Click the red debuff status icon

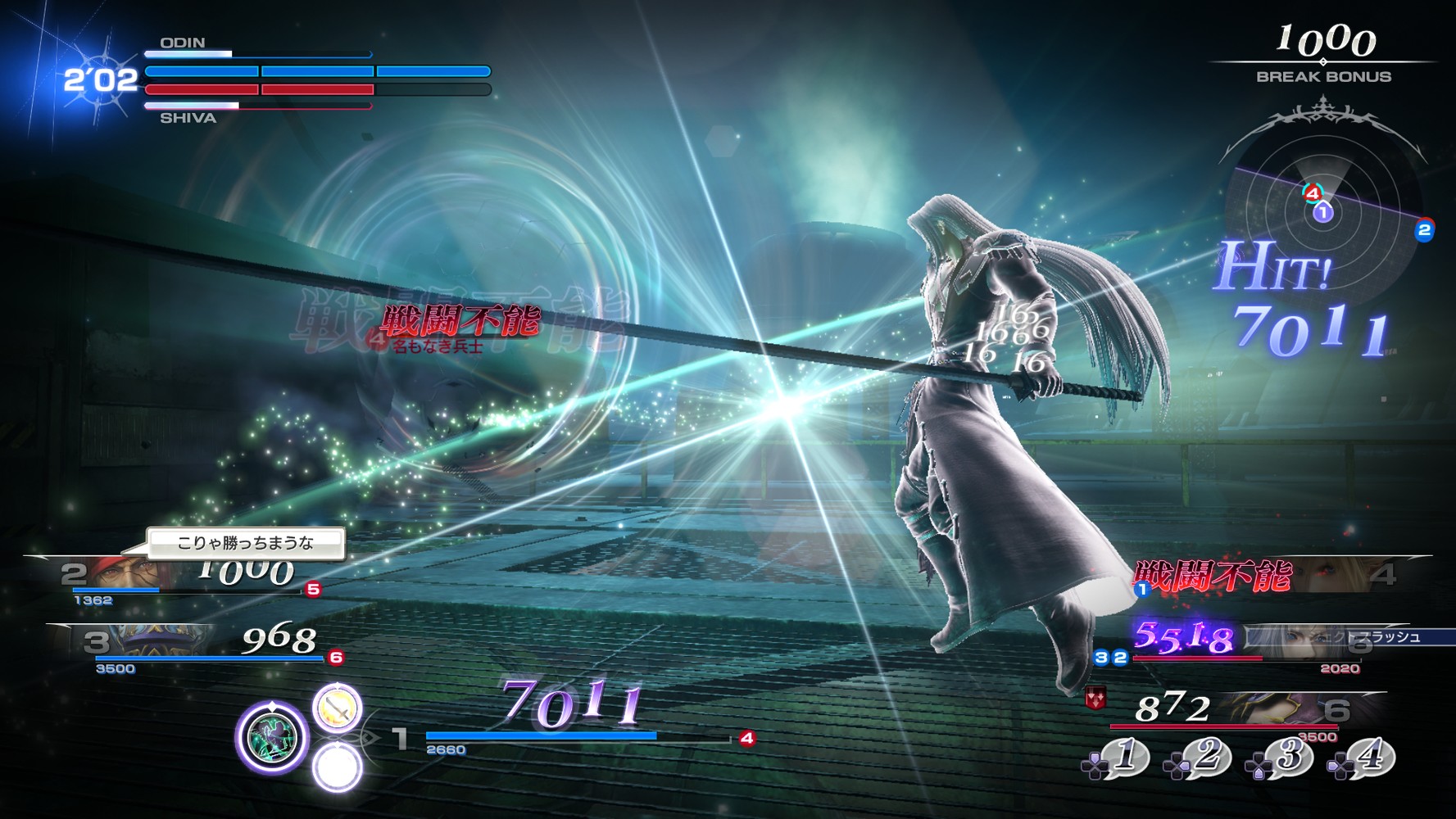[1095, 699]
